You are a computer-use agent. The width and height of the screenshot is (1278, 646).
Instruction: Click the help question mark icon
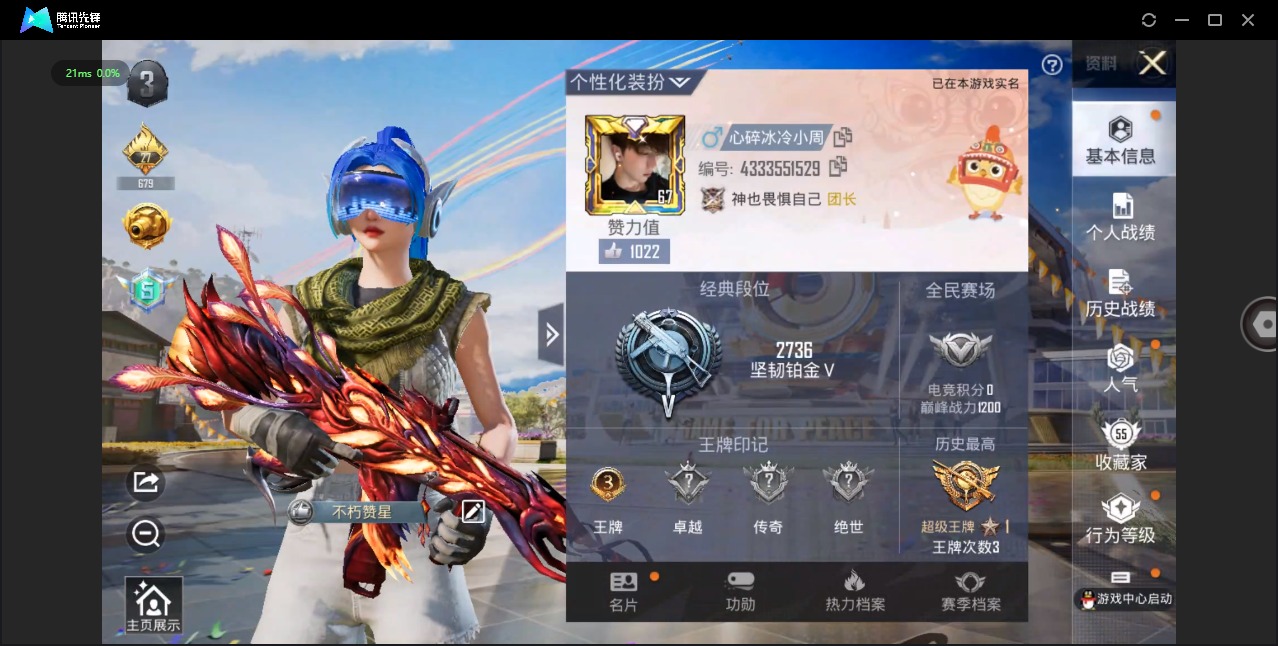click(x=1052, y=65)
